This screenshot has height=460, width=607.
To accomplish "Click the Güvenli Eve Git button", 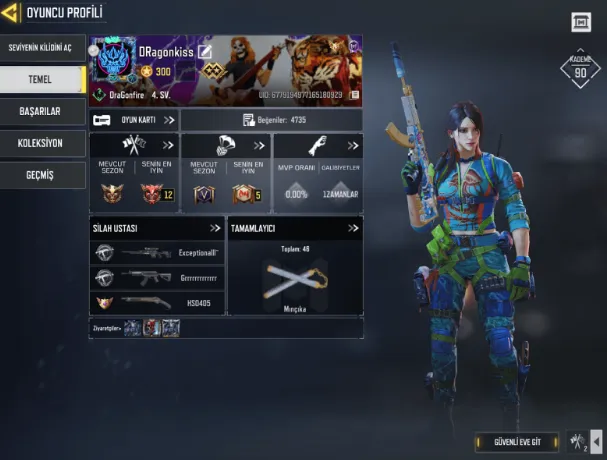I will [518, 441].
